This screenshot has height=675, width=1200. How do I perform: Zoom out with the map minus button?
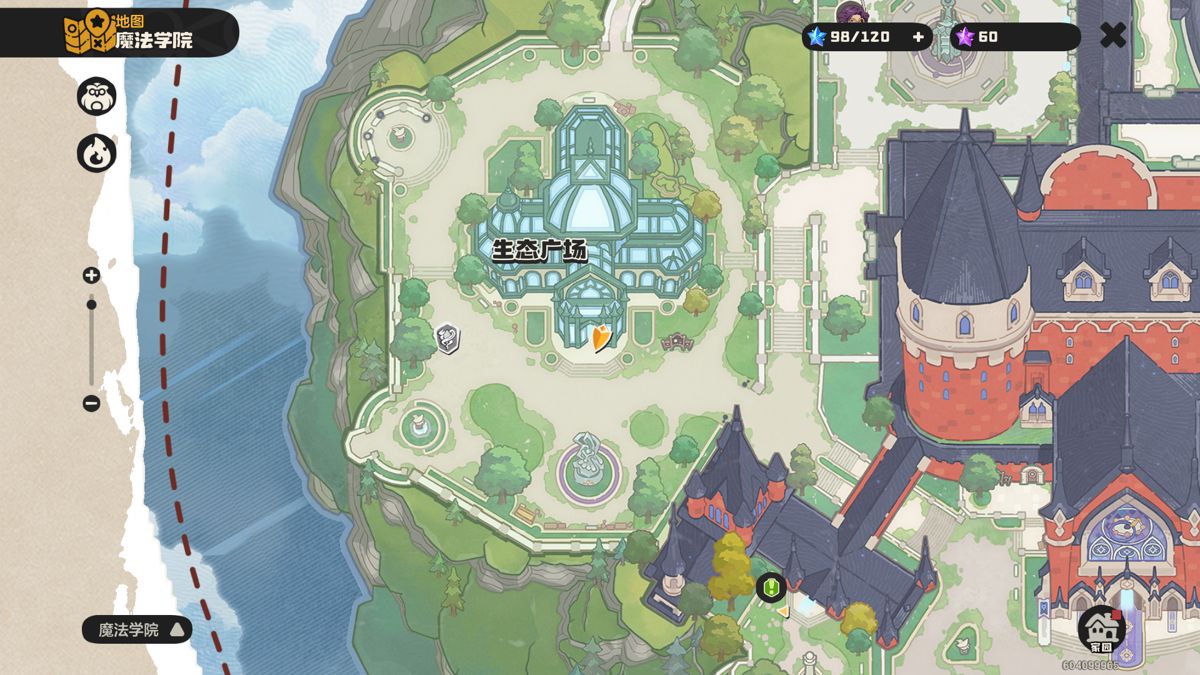[x=91, y=403]
